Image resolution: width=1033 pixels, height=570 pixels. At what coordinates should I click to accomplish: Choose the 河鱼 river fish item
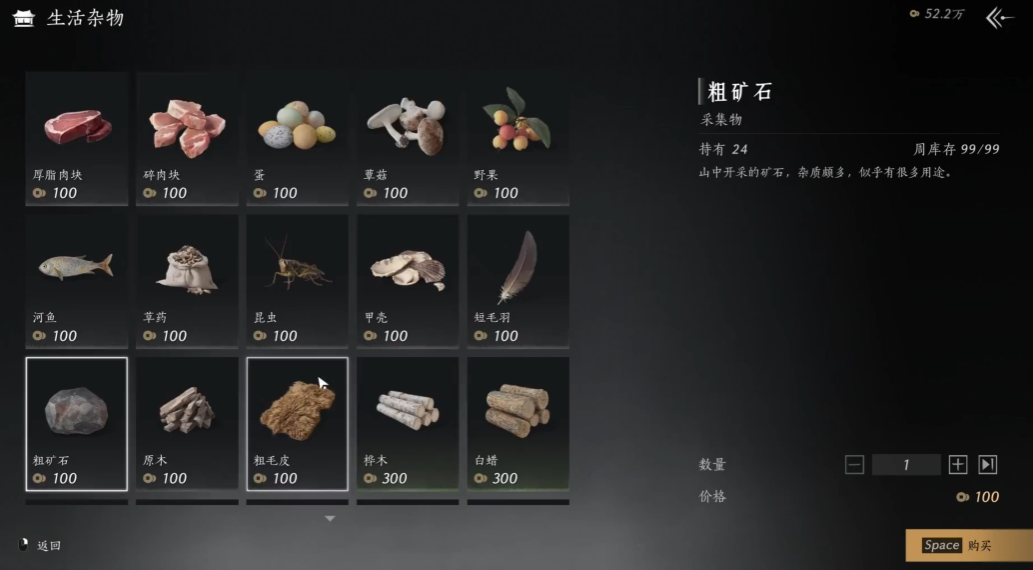(77, 280)
